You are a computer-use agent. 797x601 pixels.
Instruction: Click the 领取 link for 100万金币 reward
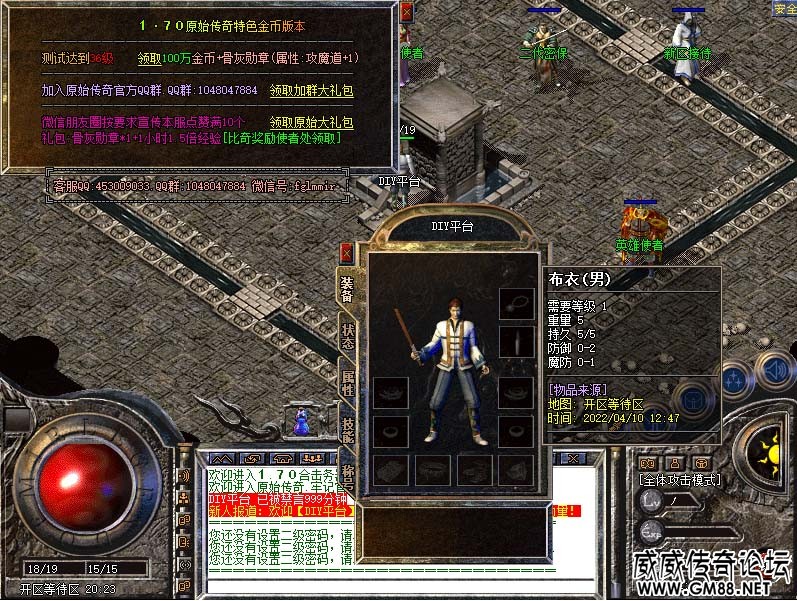click(x=152, y=58)
